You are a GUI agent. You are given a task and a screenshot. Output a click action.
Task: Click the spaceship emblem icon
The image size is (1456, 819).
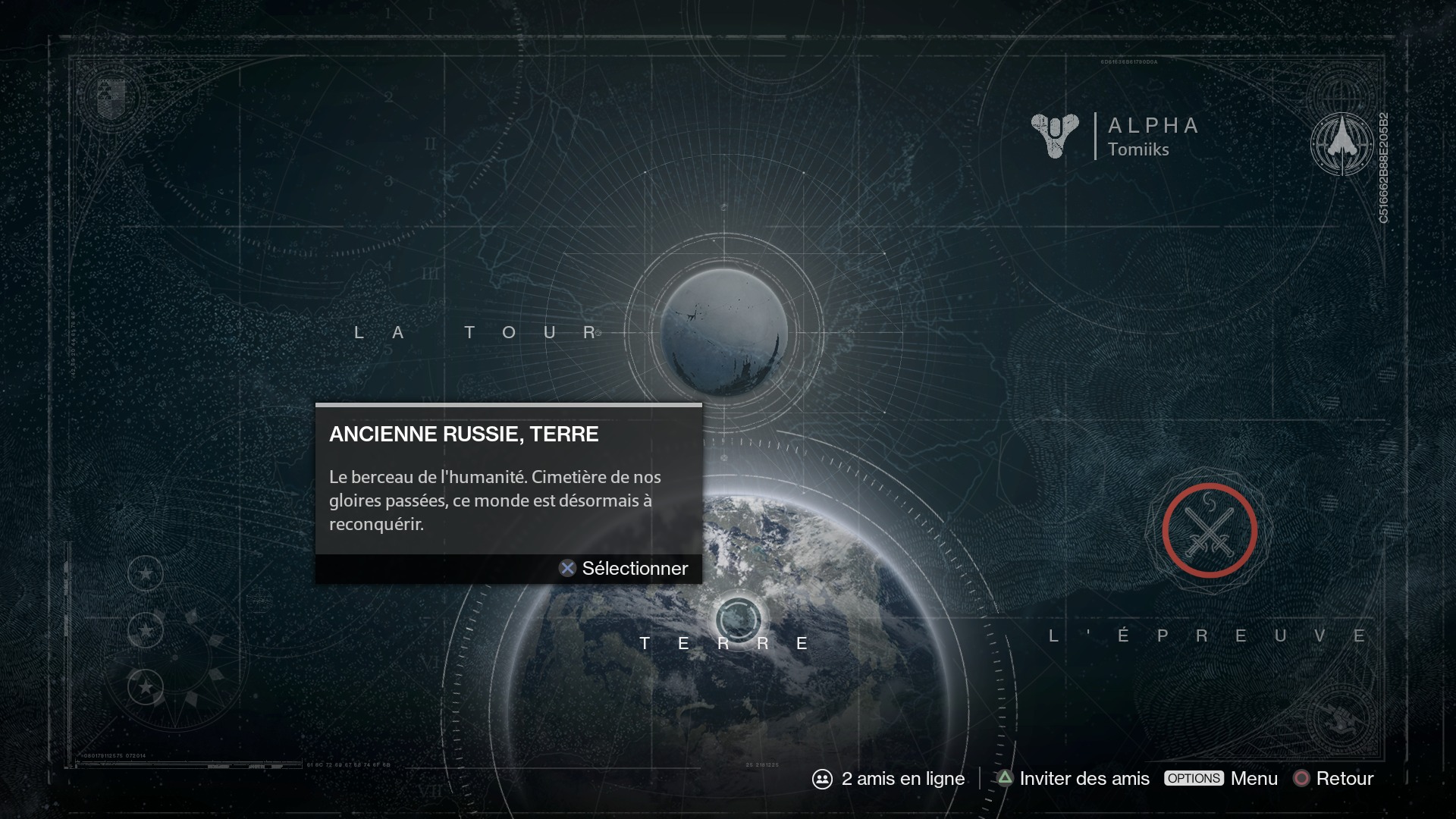tap(1341, 144)
